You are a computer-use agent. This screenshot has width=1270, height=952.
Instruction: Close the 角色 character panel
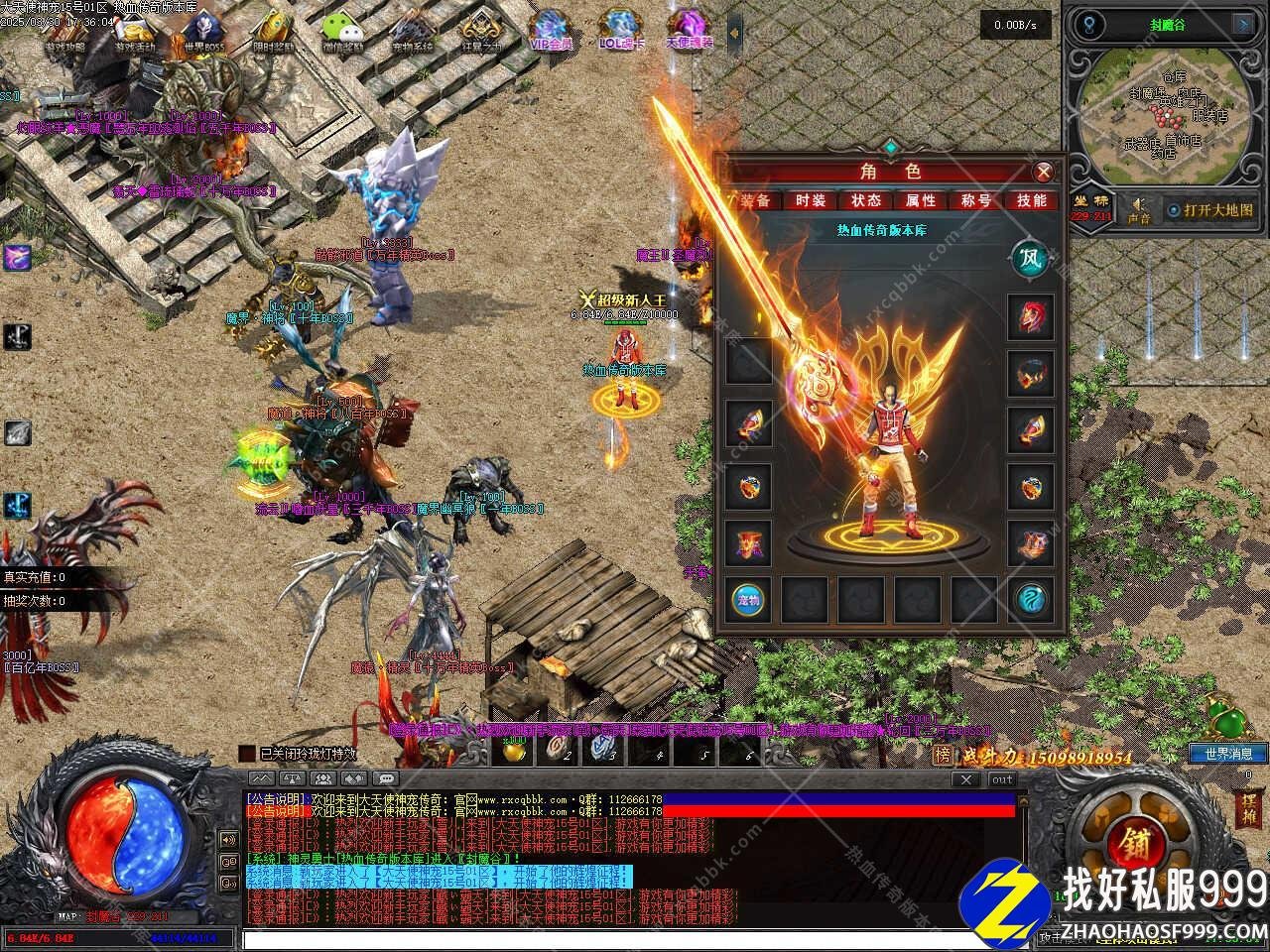click(x=1043, y=172)
